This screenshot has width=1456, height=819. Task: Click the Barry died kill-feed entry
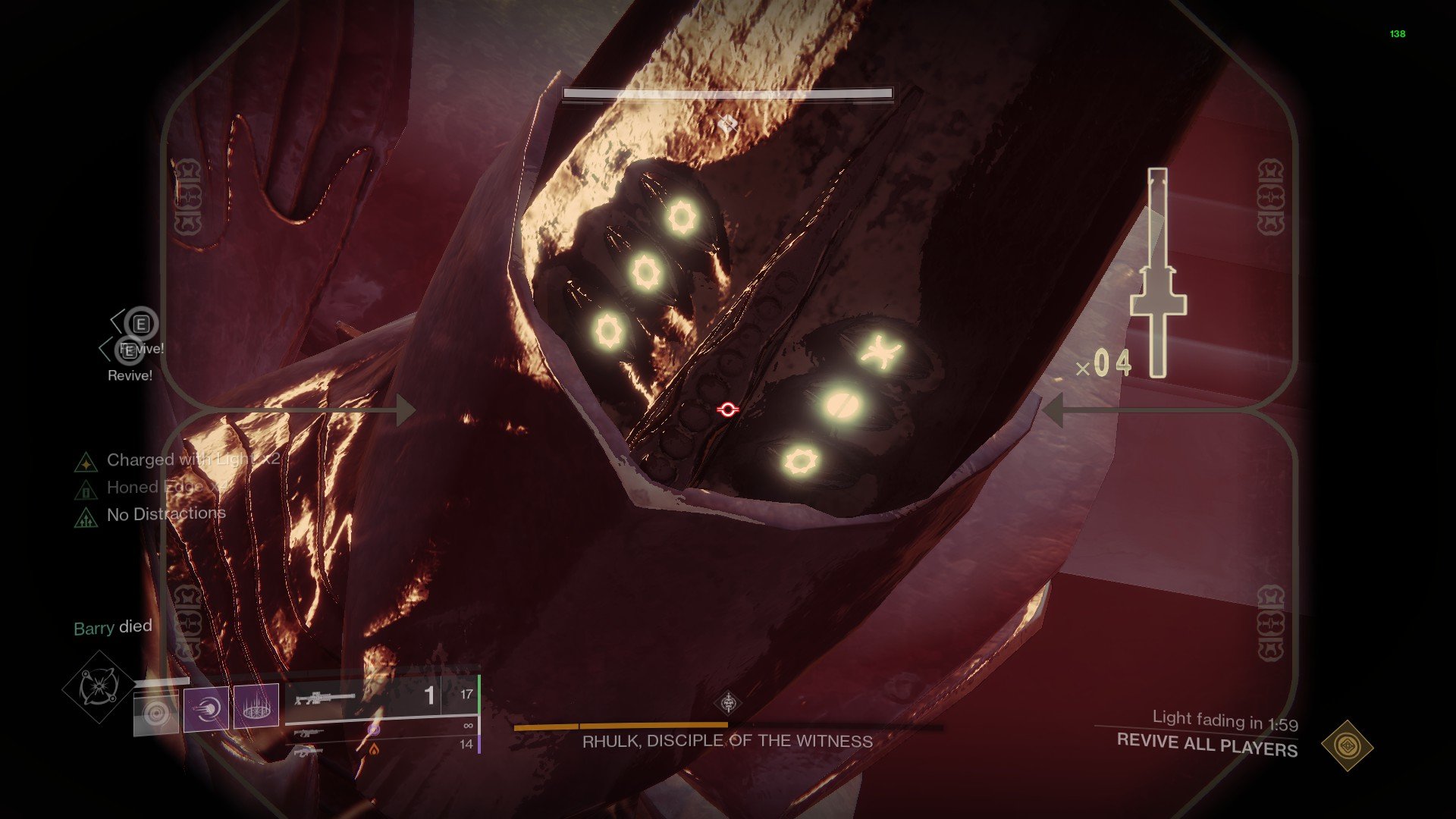(112, 627)
